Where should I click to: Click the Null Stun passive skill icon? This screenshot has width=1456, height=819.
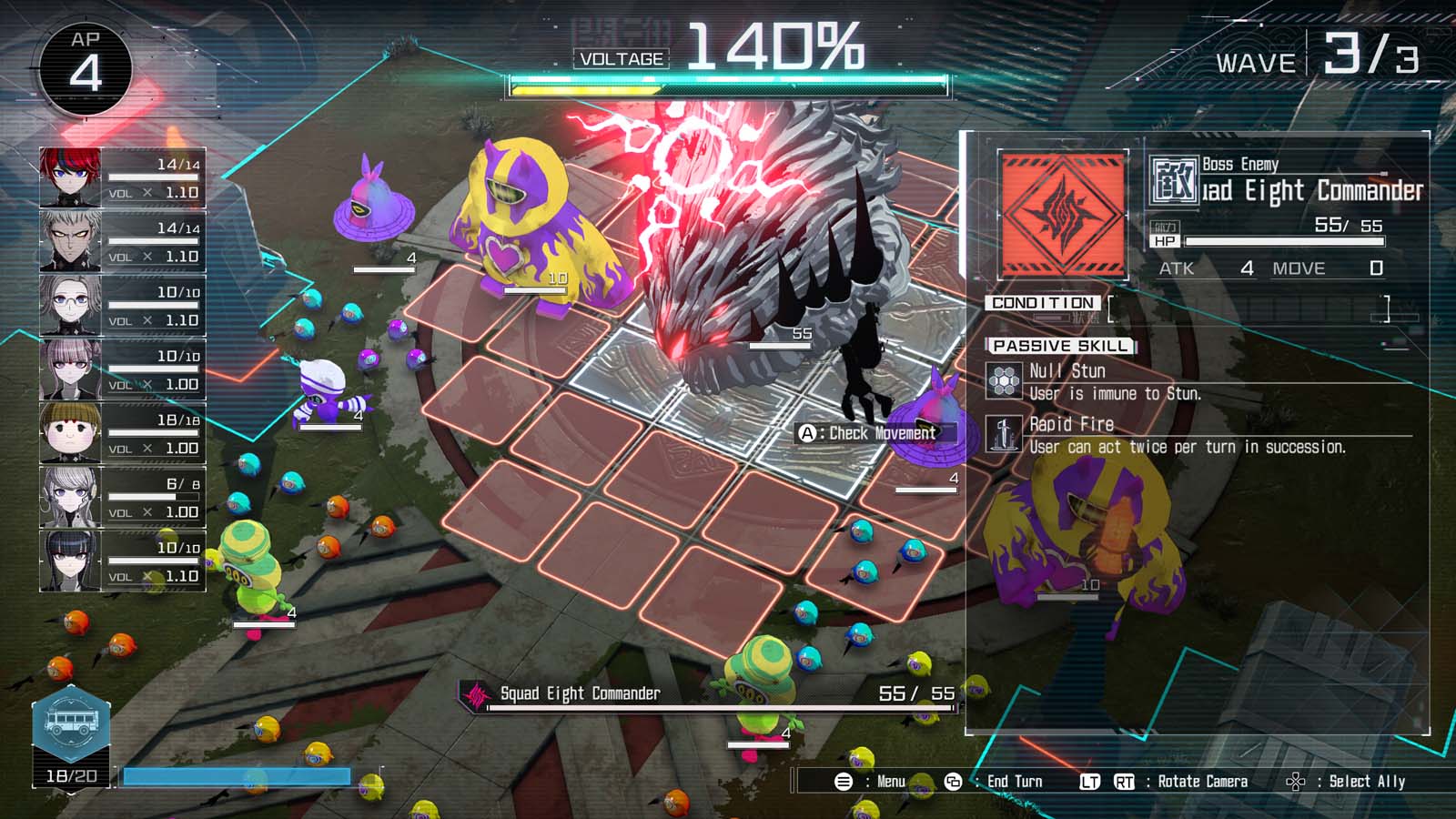(x=1005, y=381)
